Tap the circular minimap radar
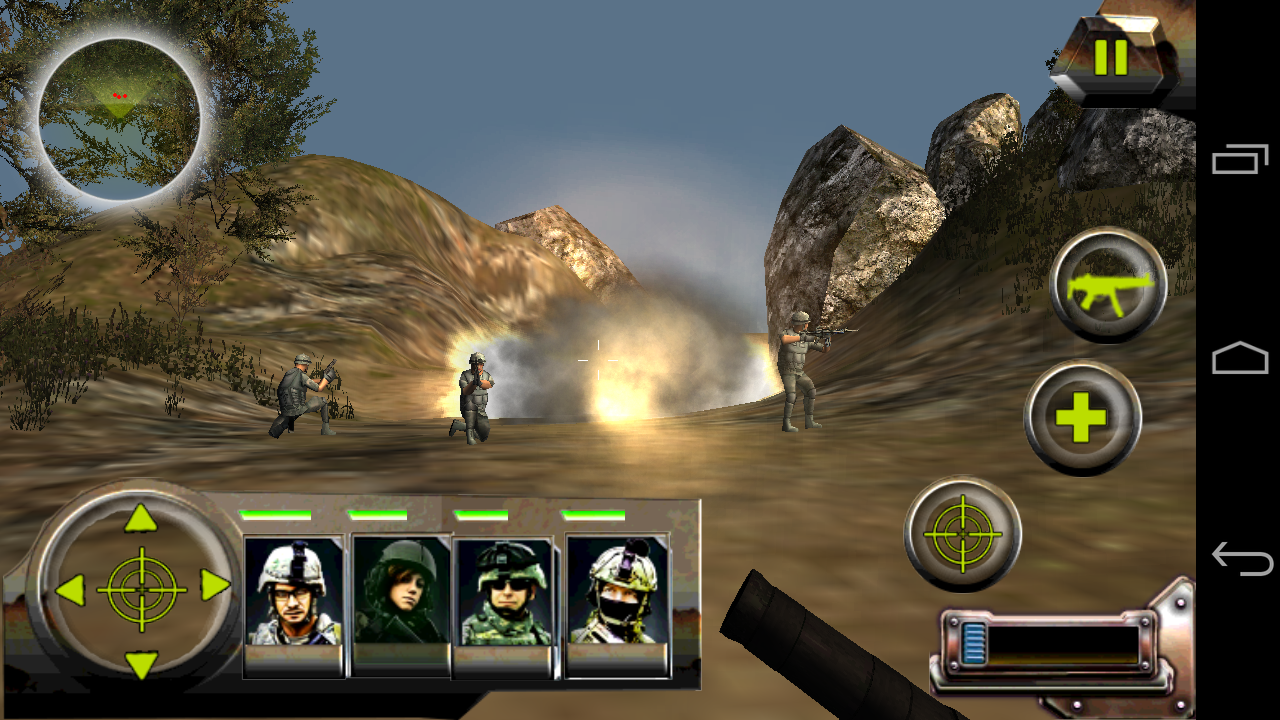1280x720 pixels. (119, 119)
